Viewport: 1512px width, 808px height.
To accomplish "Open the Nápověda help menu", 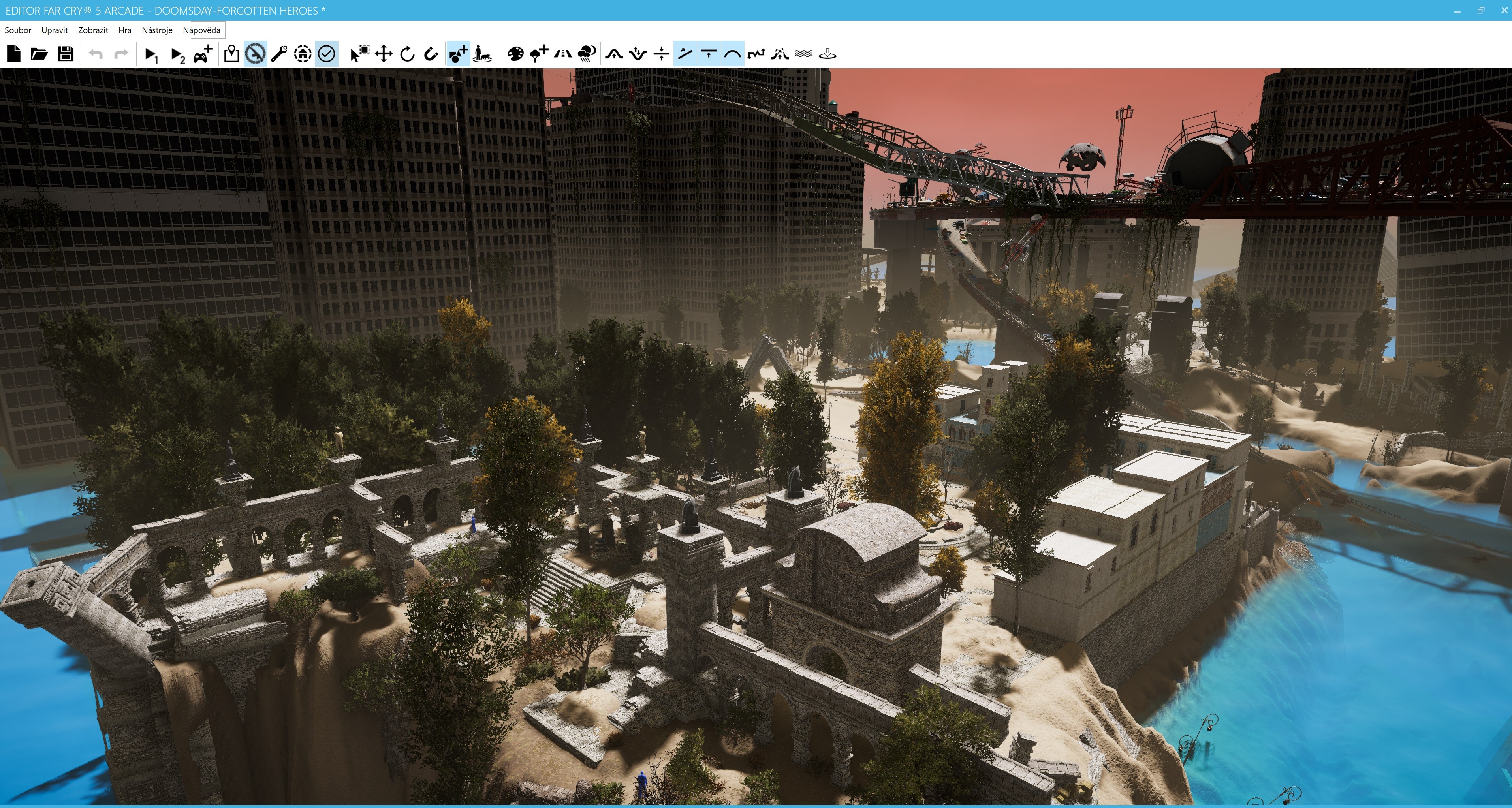I will pos(201,30).
